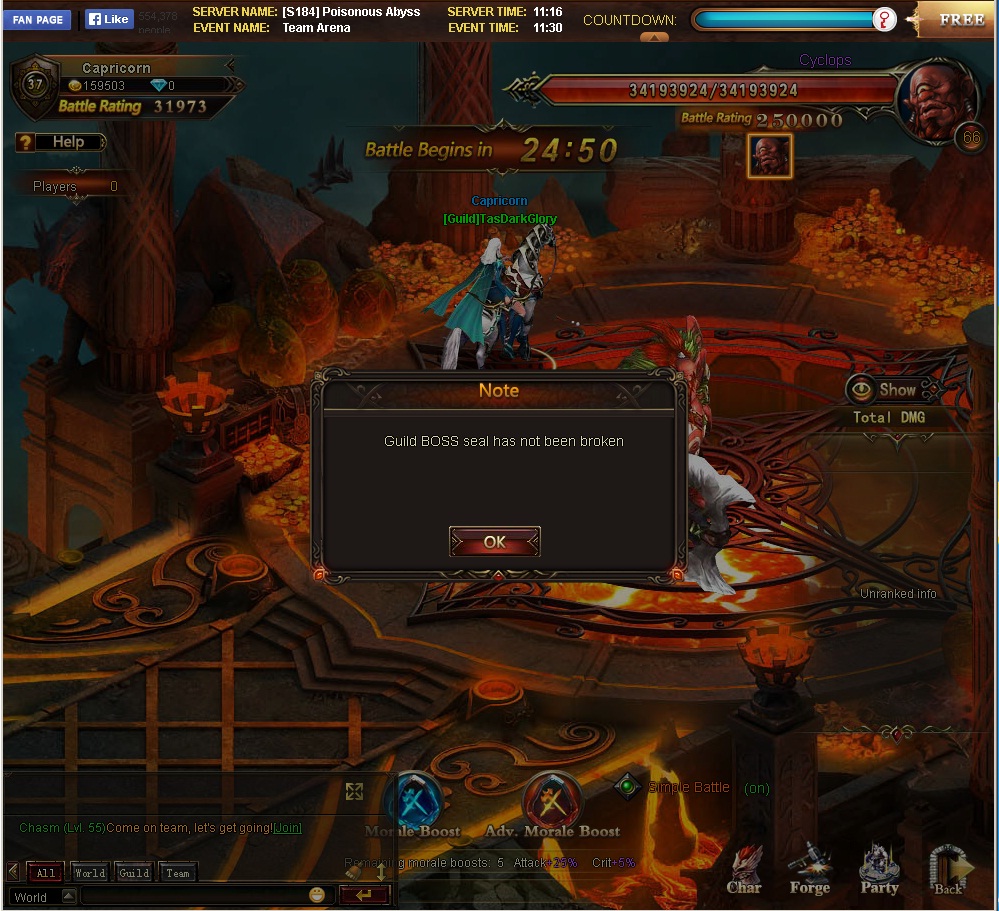Open the Party menu
The width and height of the screenshot is (999, 911).
[880, 869]
